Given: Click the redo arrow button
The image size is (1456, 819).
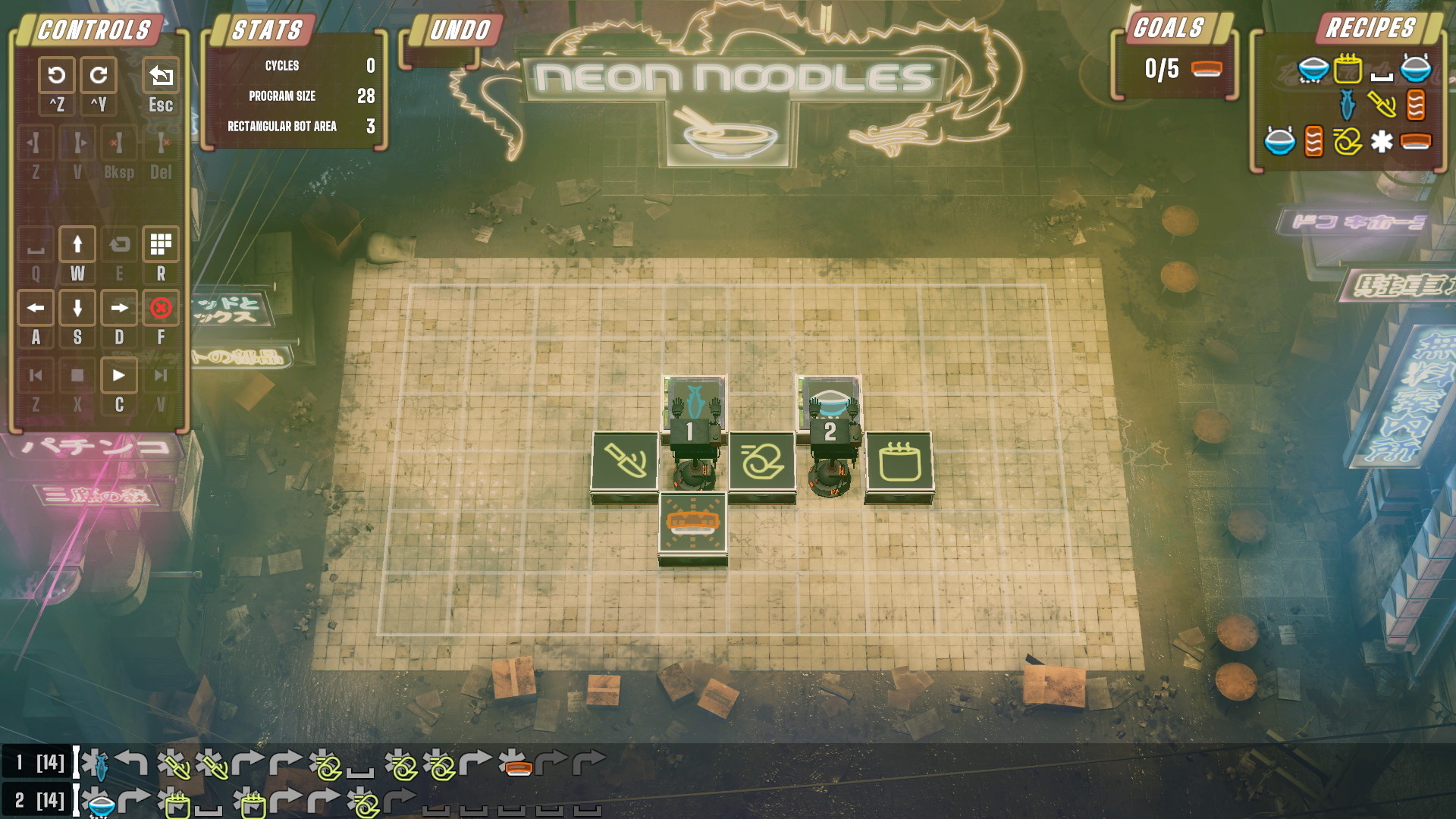Looking at the screenshot, I should point(99,75).
